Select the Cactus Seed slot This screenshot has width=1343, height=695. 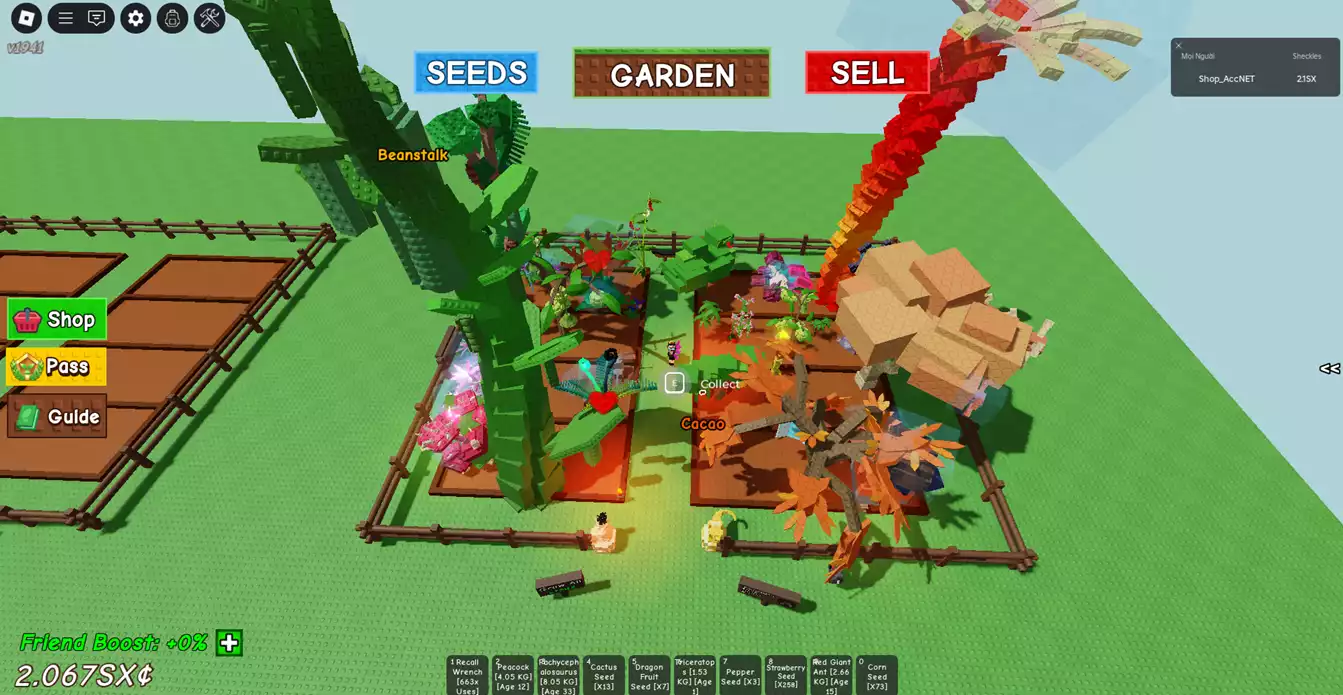click(603, 675)
